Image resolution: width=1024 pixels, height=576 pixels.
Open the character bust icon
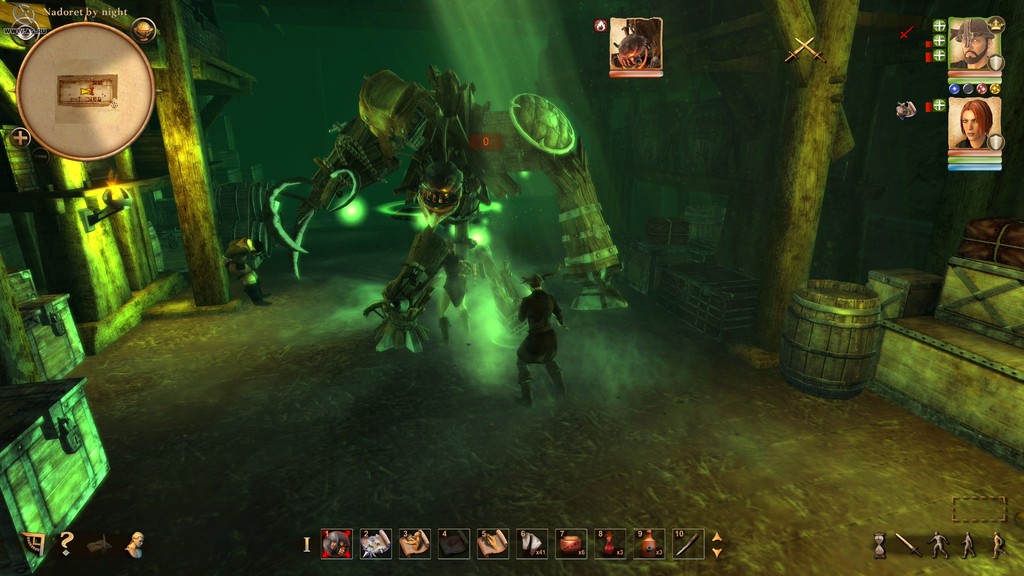[134, 543]
